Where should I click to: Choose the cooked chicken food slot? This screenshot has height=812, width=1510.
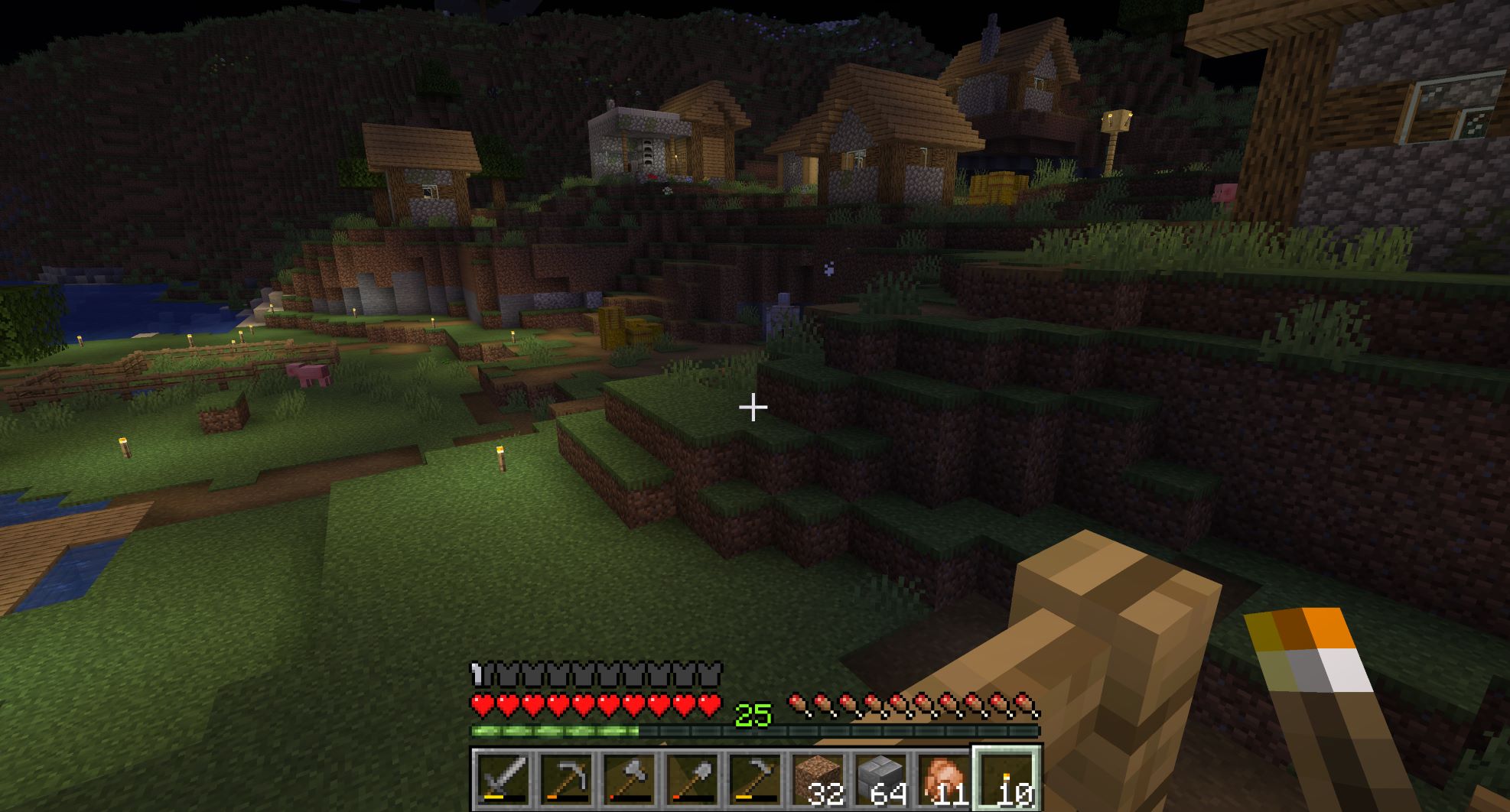[944, 780]
